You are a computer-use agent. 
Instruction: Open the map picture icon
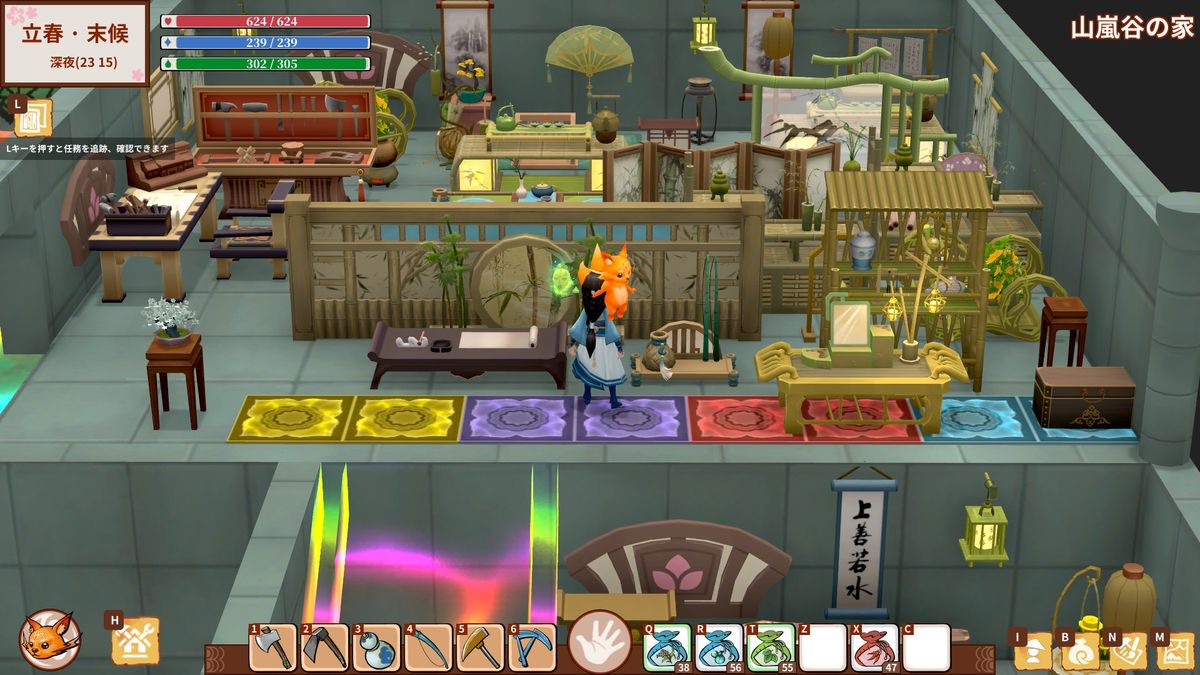coord(1175,651)
